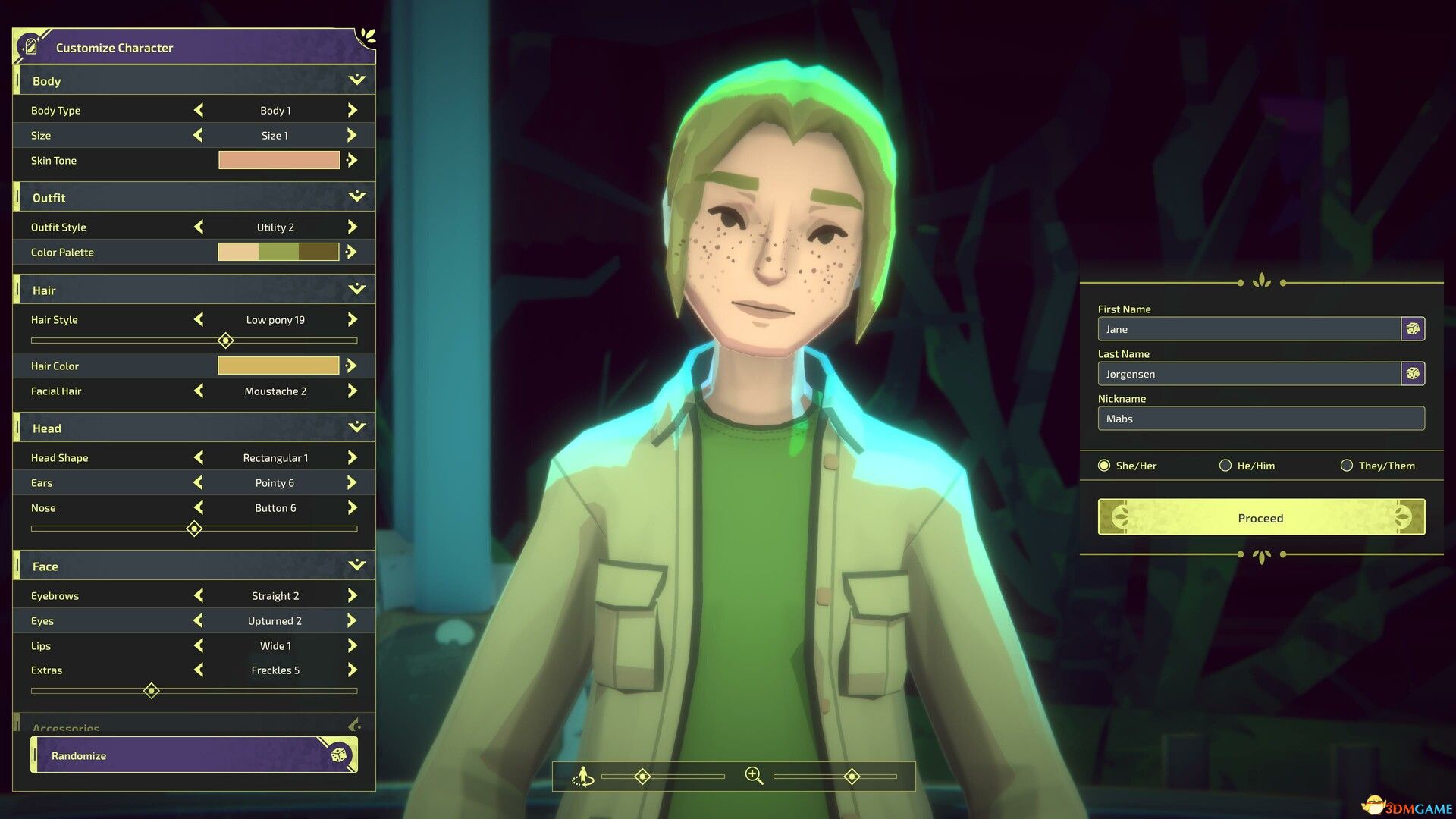Select the He/Him pronoun option
Viewport: 1456px width, 819px height.
1225,466
